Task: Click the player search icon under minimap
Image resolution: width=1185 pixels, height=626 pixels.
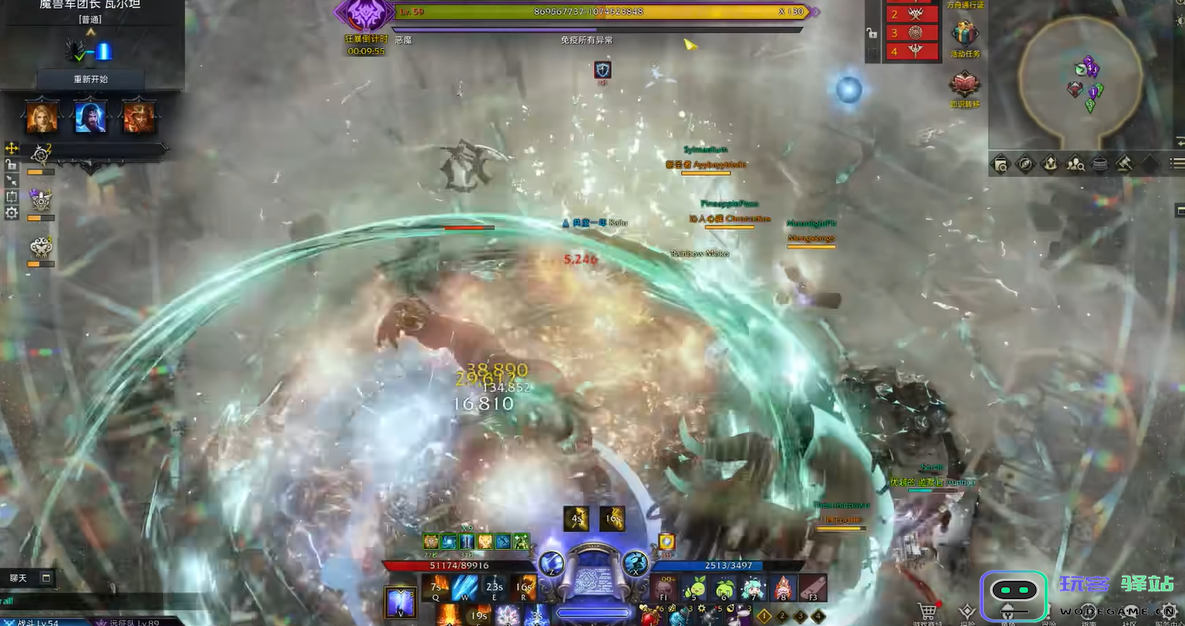Action: [x=1075, y=164]
